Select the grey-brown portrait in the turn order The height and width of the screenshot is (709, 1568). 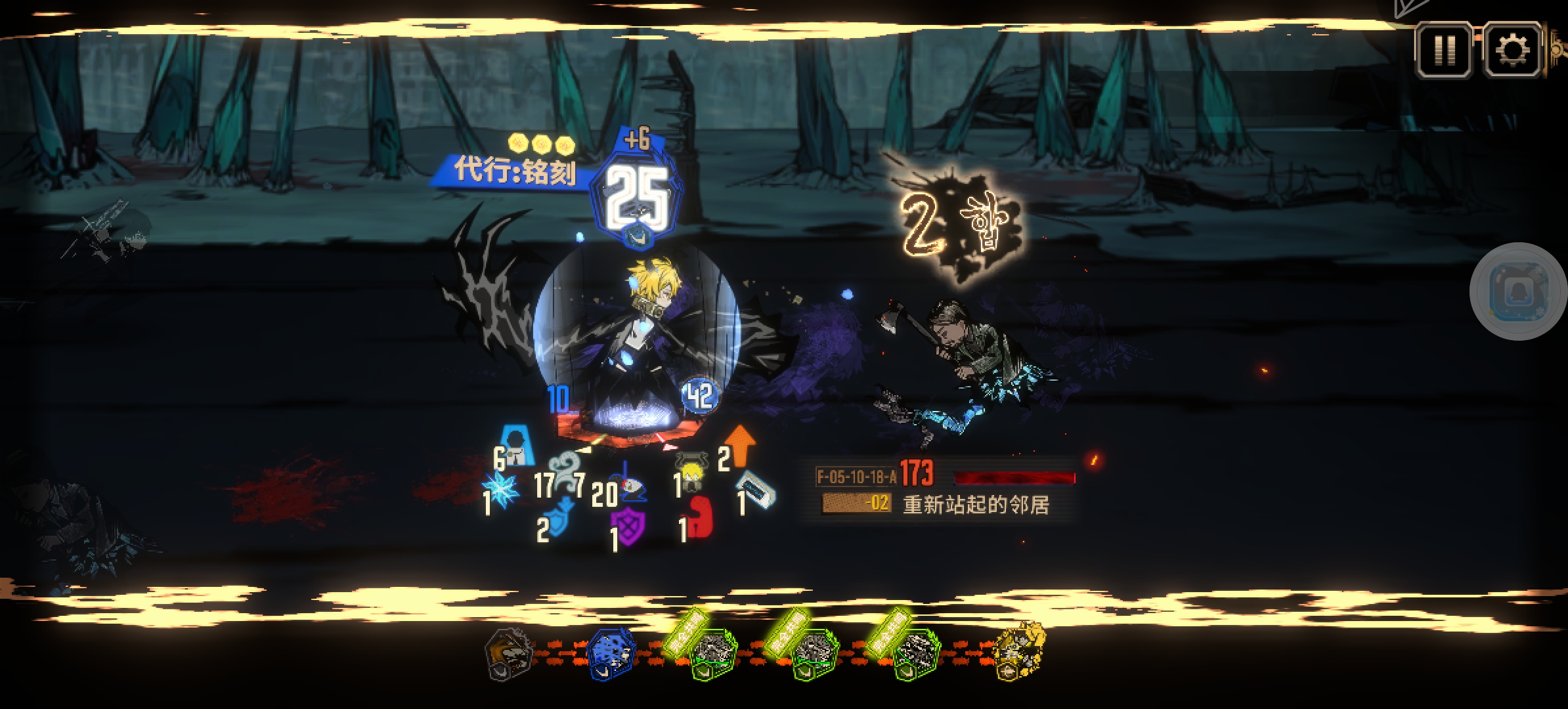click(x=509, y=653)
